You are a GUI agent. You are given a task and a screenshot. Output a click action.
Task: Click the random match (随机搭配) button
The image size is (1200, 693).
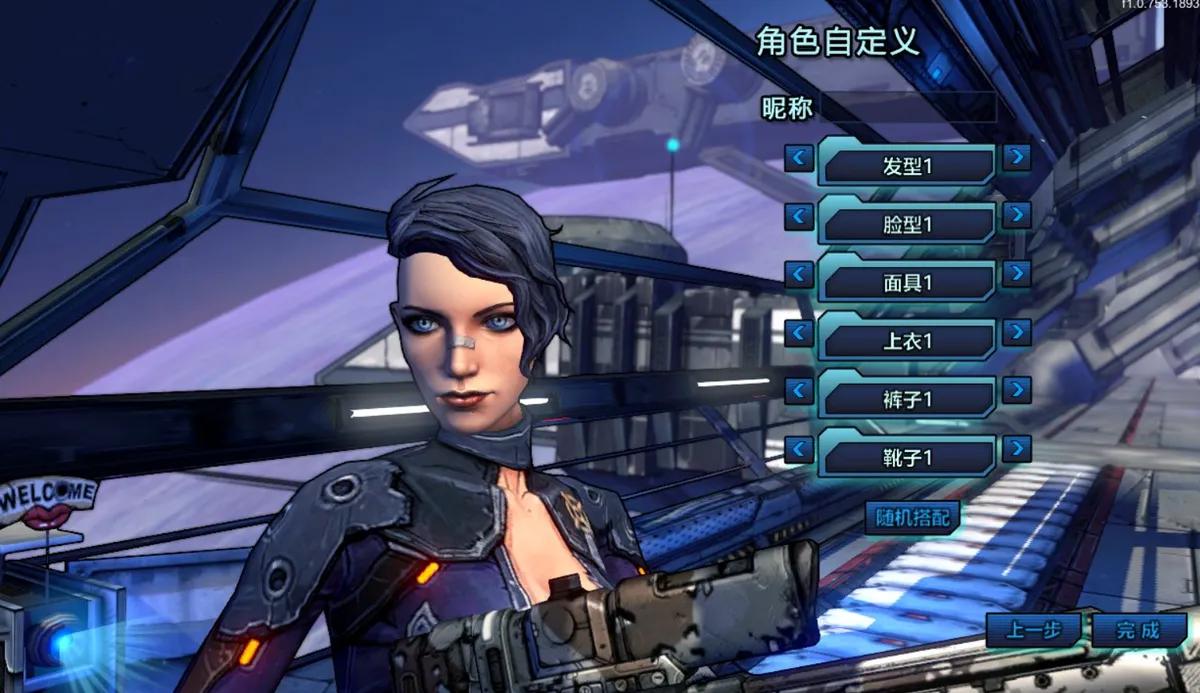(x=911, y=517)
